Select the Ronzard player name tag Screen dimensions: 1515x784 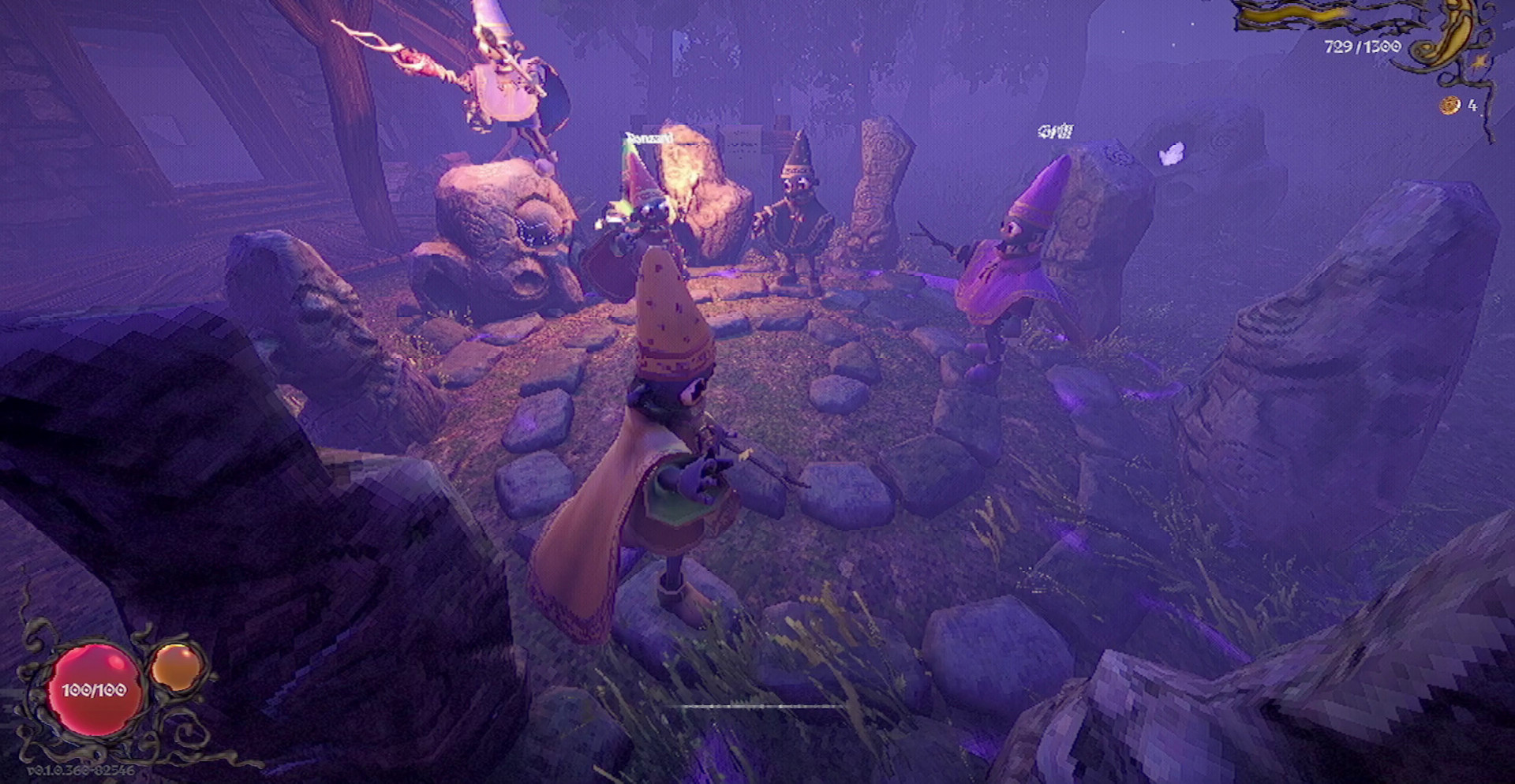pos(649,139)
